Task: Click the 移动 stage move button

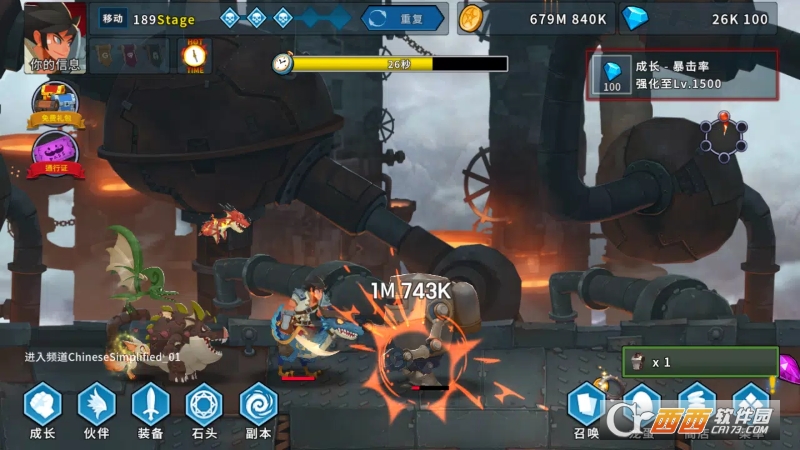Action: click(x=112, y=18)
